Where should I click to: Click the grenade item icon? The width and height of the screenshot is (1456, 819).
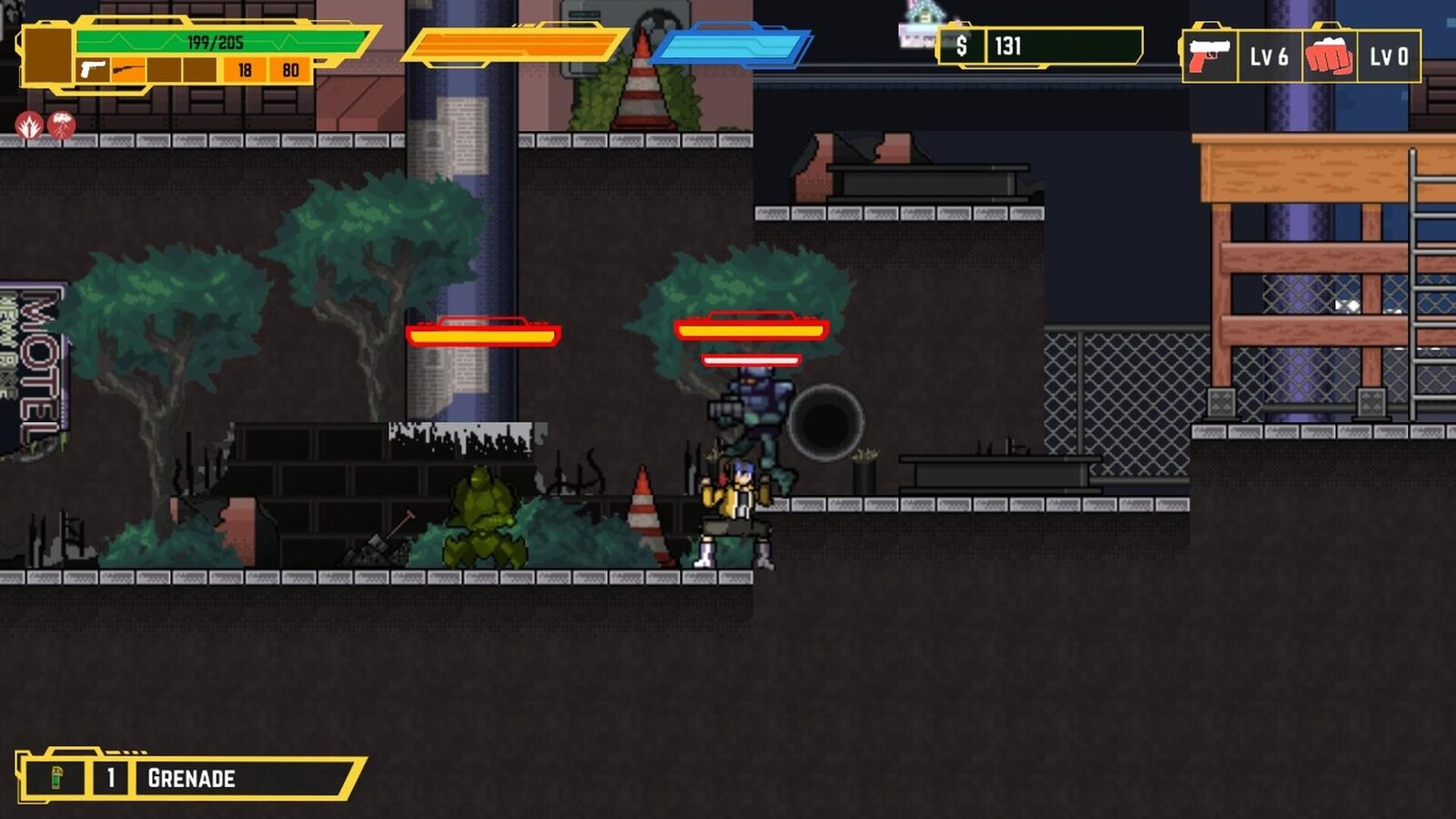click(x=56, y=777)
